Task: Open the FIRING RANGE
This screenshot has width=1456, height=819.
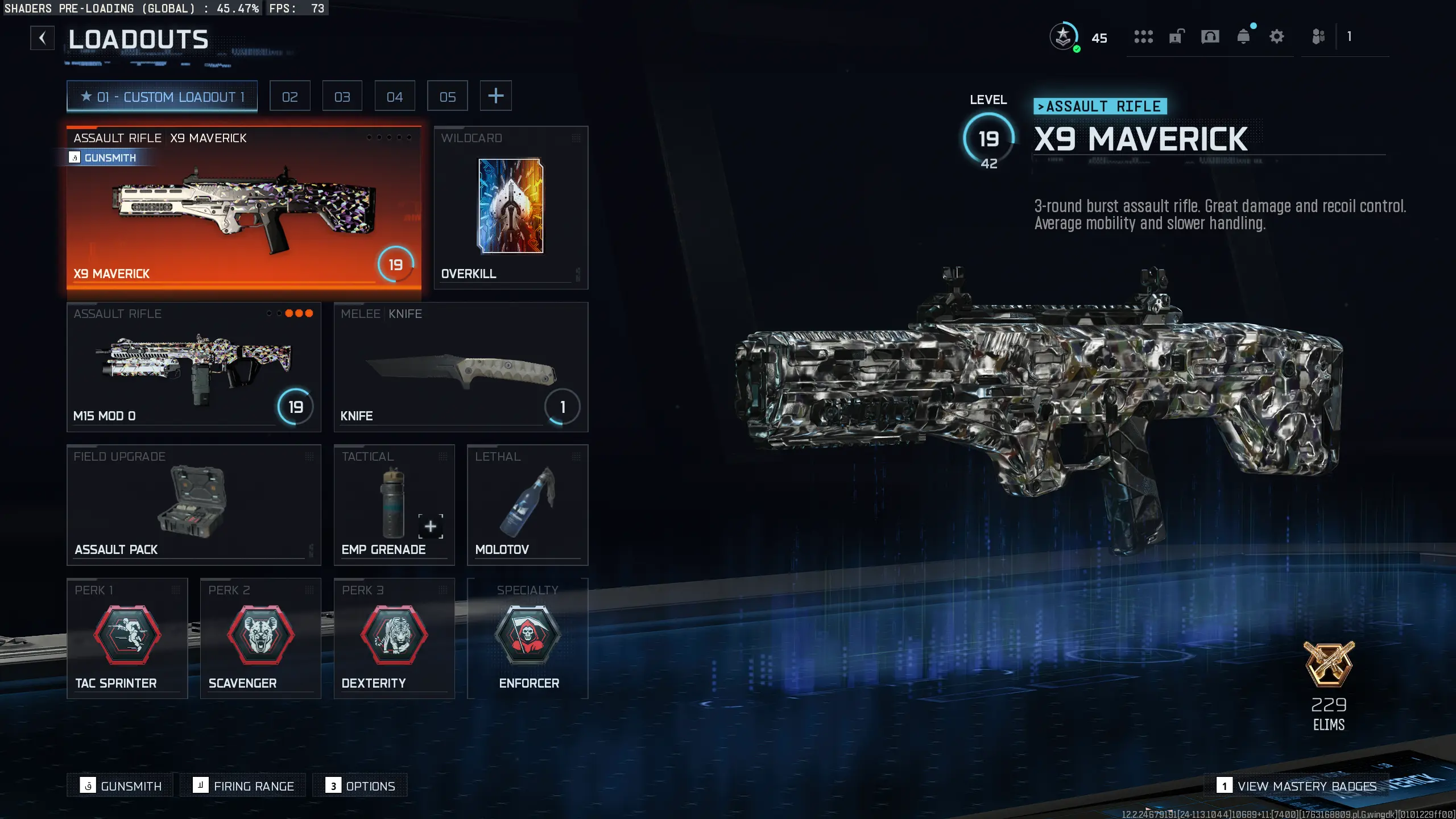Action: [x=243, y=785]
